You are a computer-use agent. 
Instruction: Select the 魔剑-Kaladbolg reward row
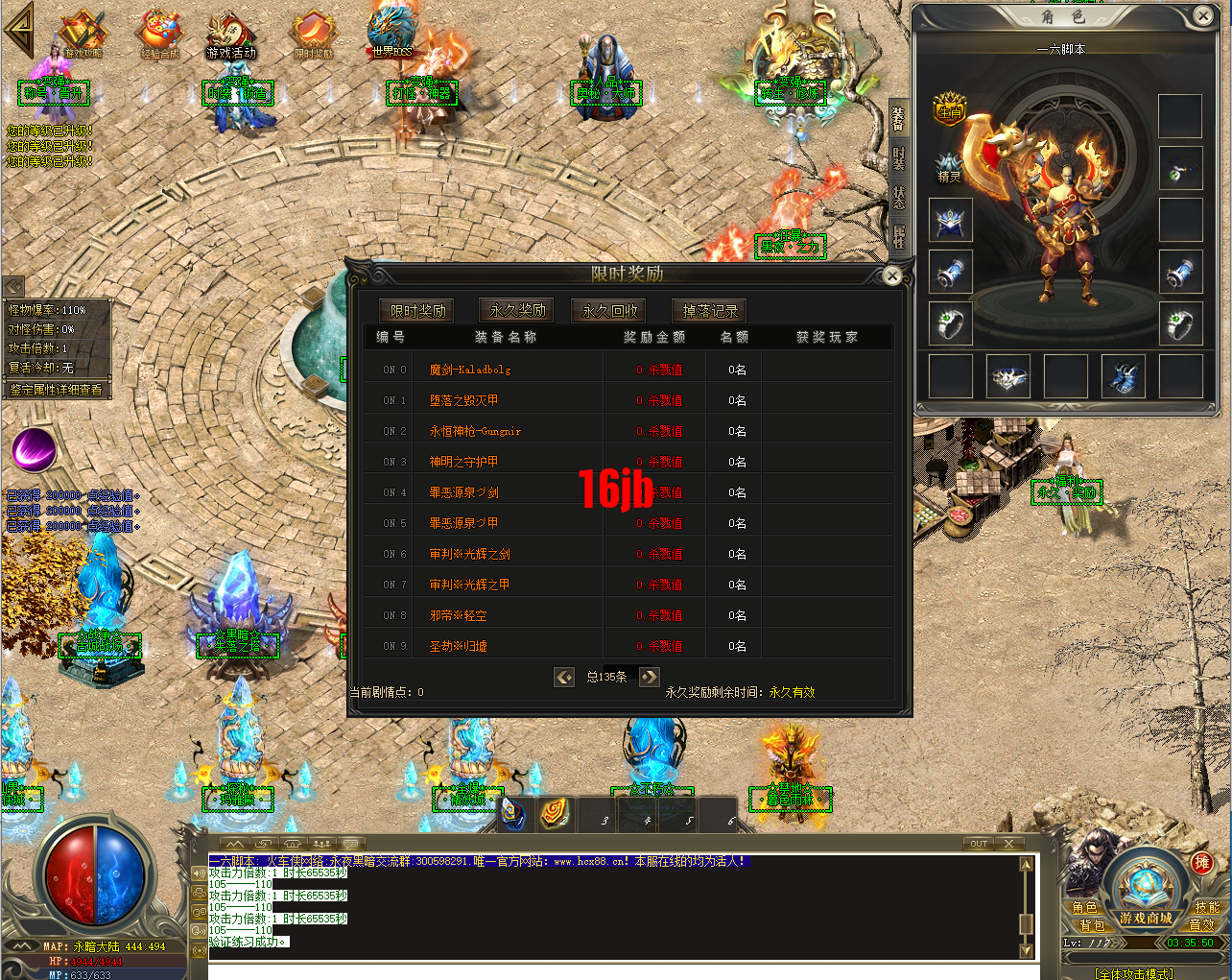pos(470,370)
